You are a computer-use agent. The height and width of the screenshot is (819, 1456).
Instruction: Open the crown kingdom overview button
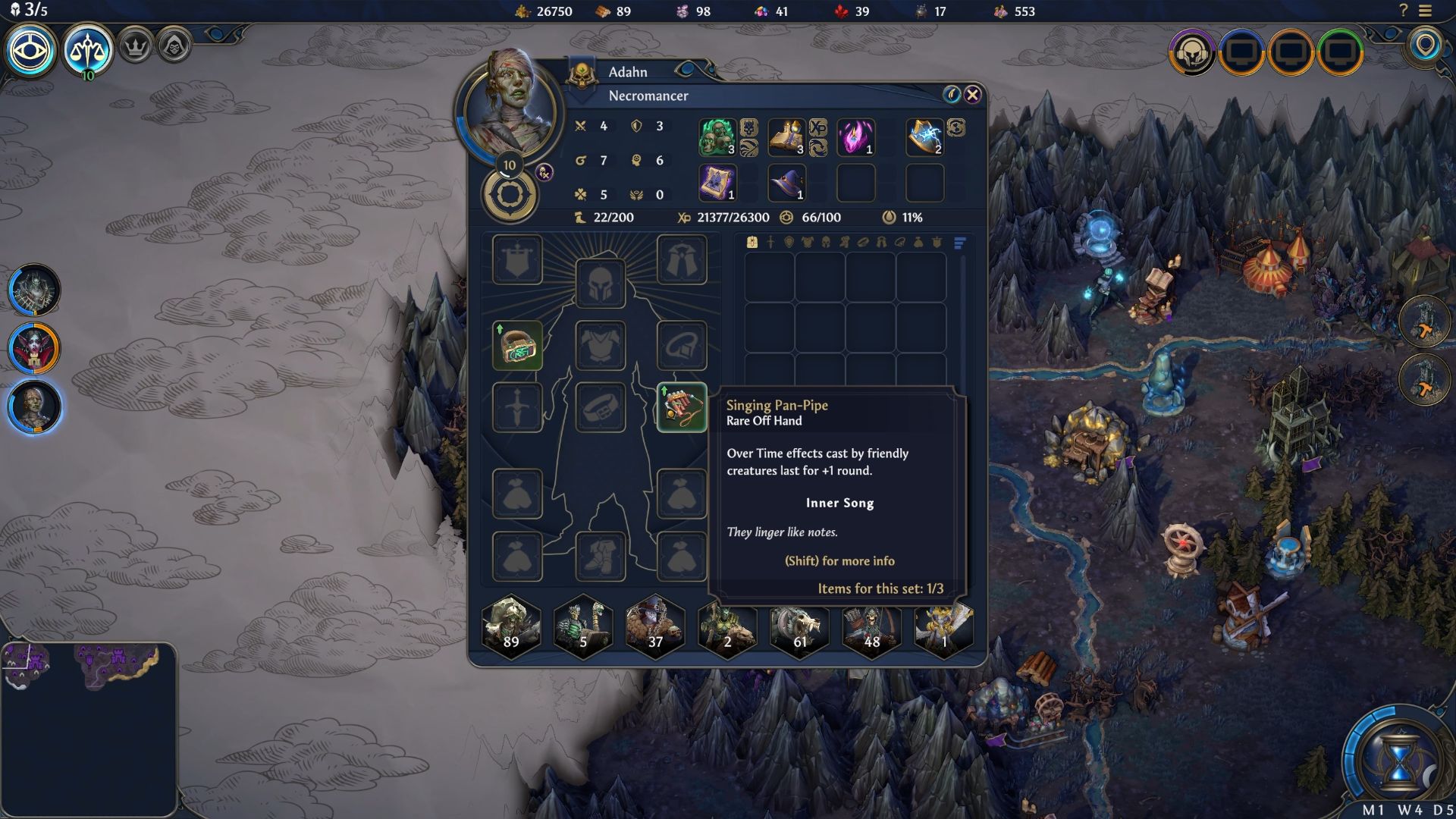pyautogui.click(x=136, y=47)
